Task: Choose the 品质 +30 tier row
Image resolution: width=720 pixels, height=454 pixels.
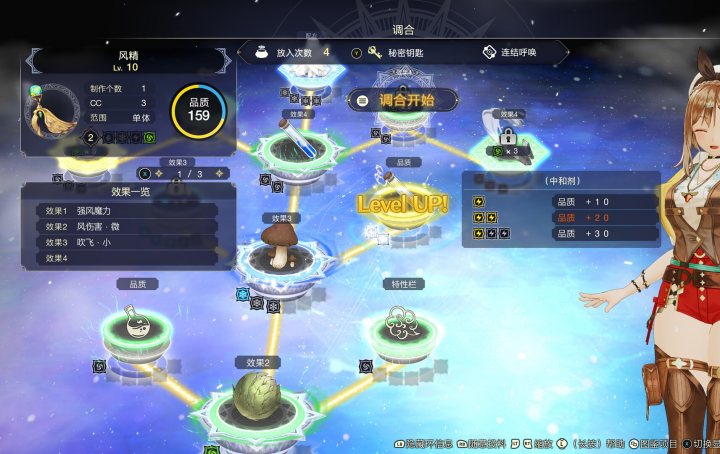Action: coord(561,233)
